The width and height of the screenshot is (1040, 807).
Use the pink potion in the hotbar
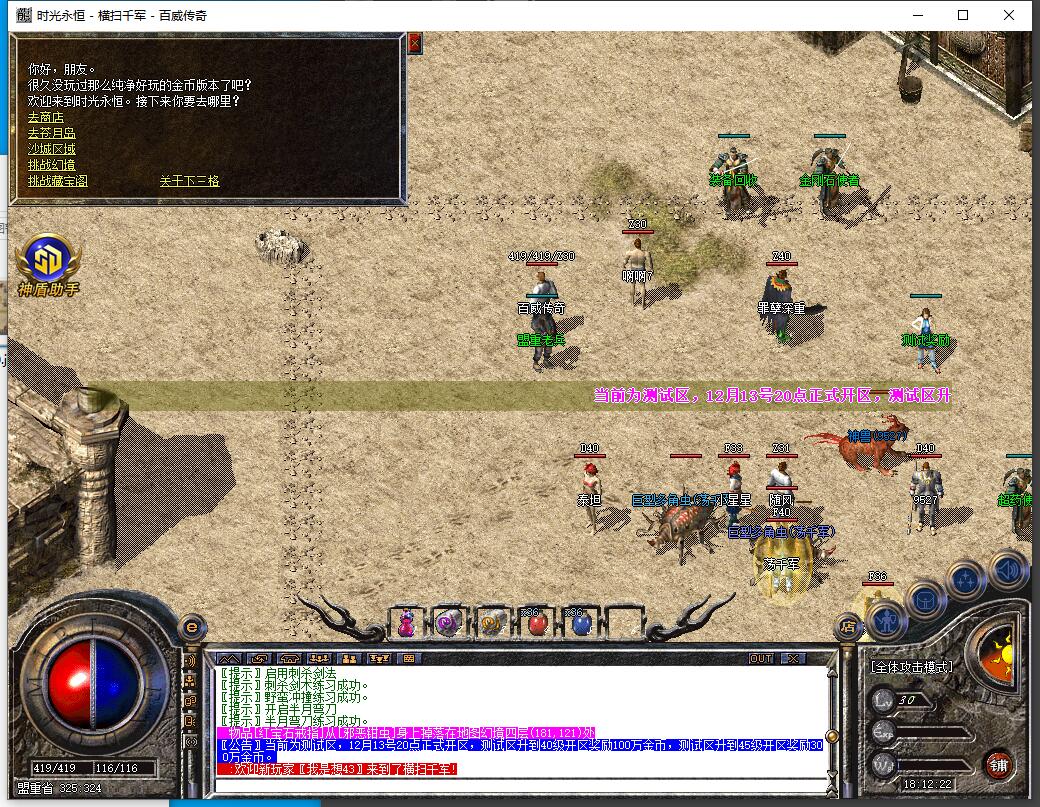pos(406,624)
